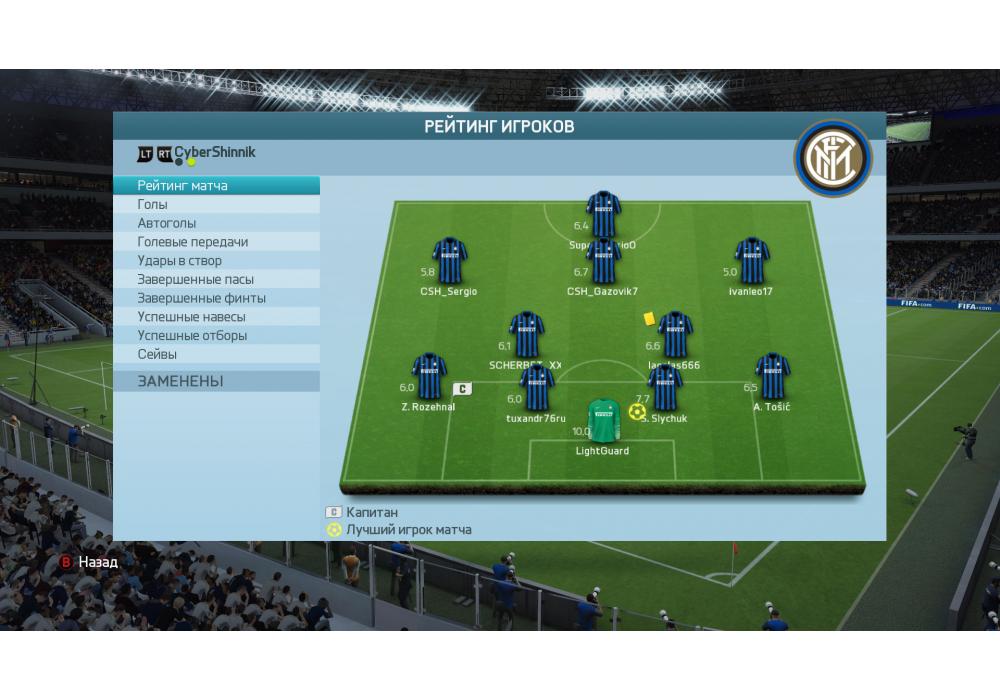Click the Inter club crest
The height and width of the screenshot is (700, 1000).
833,160
